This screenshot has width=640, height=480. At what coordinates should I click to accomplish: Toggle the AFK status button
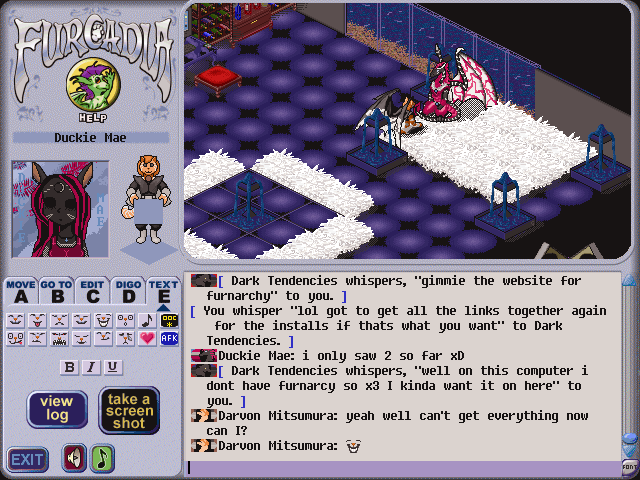tap(168, 339)
